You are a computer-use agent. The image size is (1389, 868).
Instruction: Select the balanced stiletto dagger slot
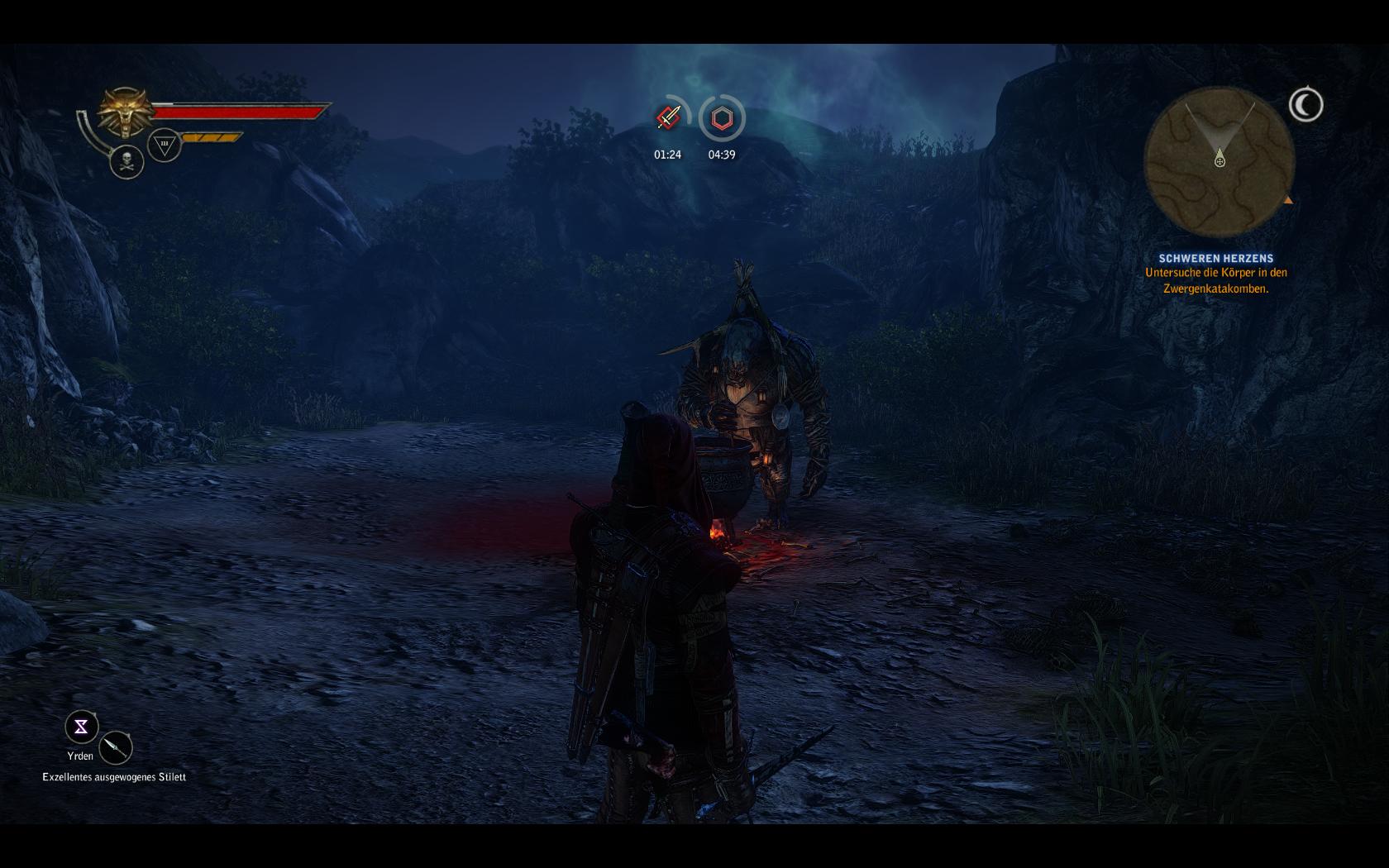tap(116, 748)
